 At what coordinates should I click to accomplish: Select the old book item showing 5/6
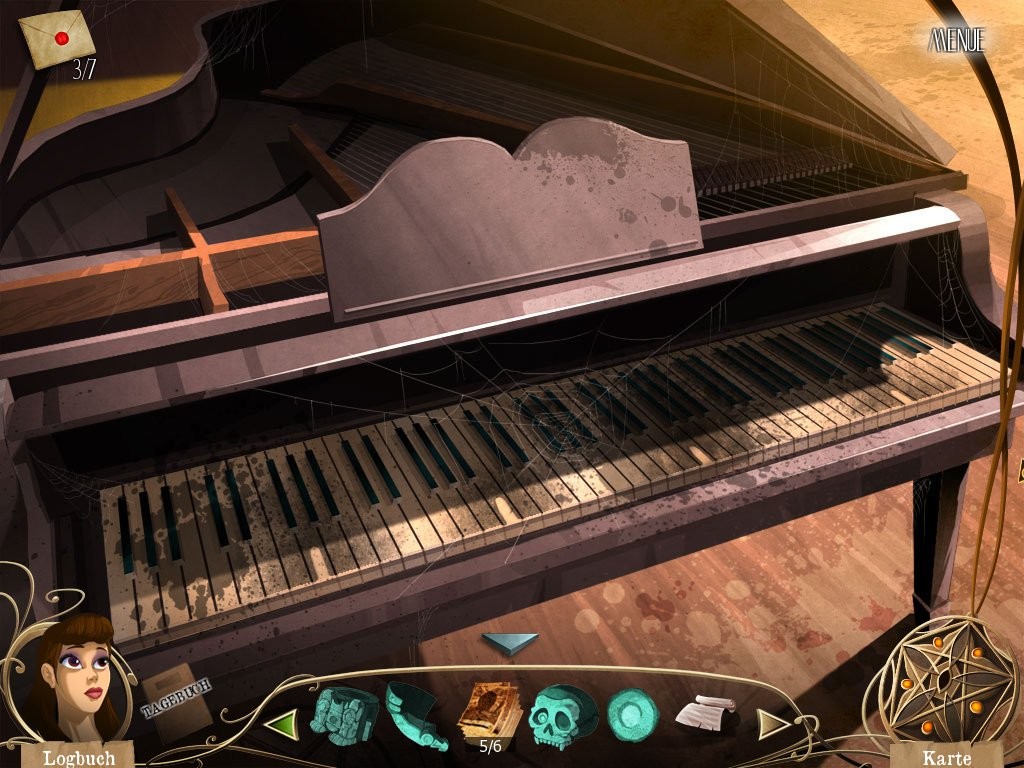click(x=490, y=712)
